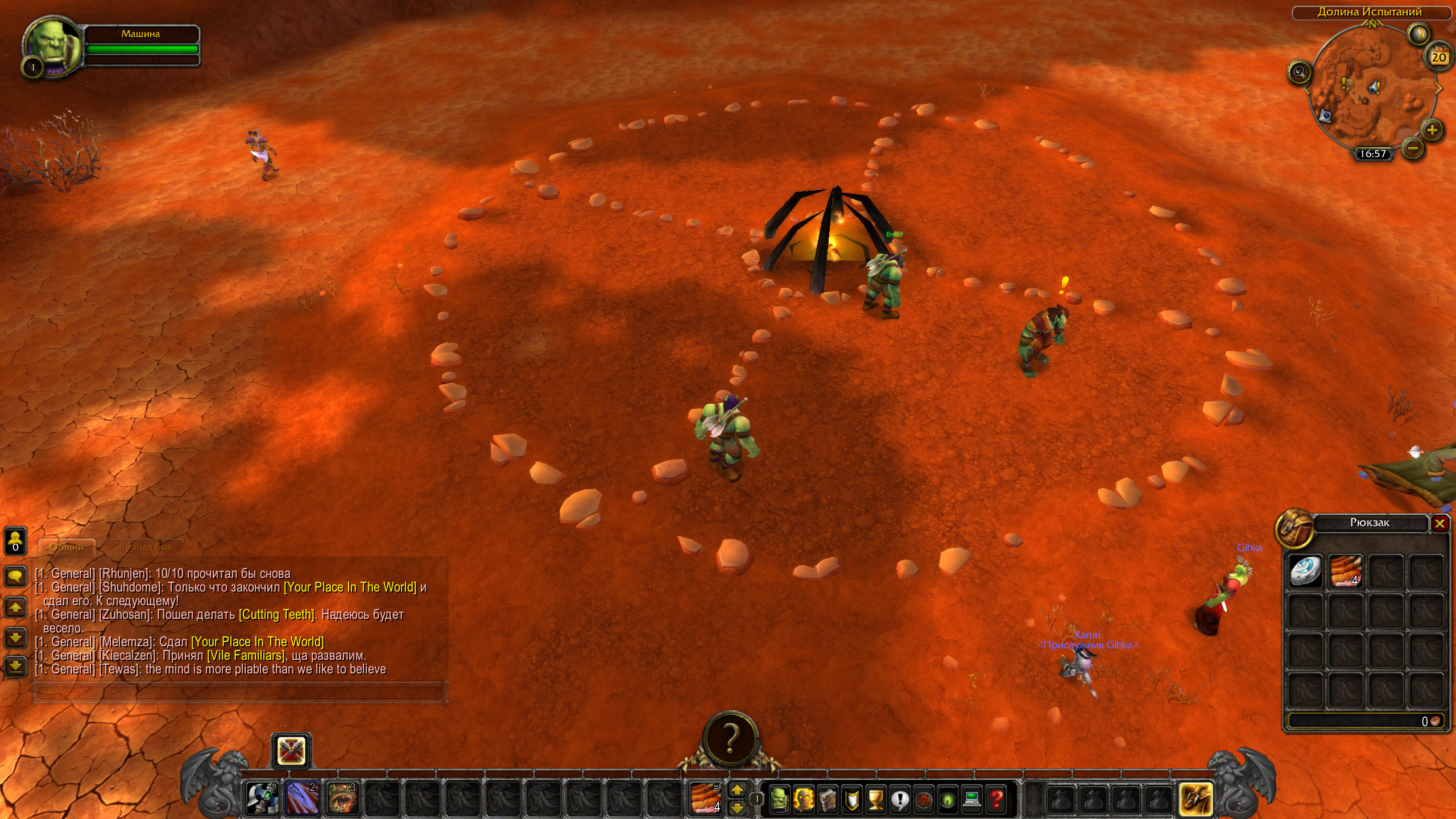Click the chat speech bubble menu button
The image size is (1456, 819).
pos(15,576)
